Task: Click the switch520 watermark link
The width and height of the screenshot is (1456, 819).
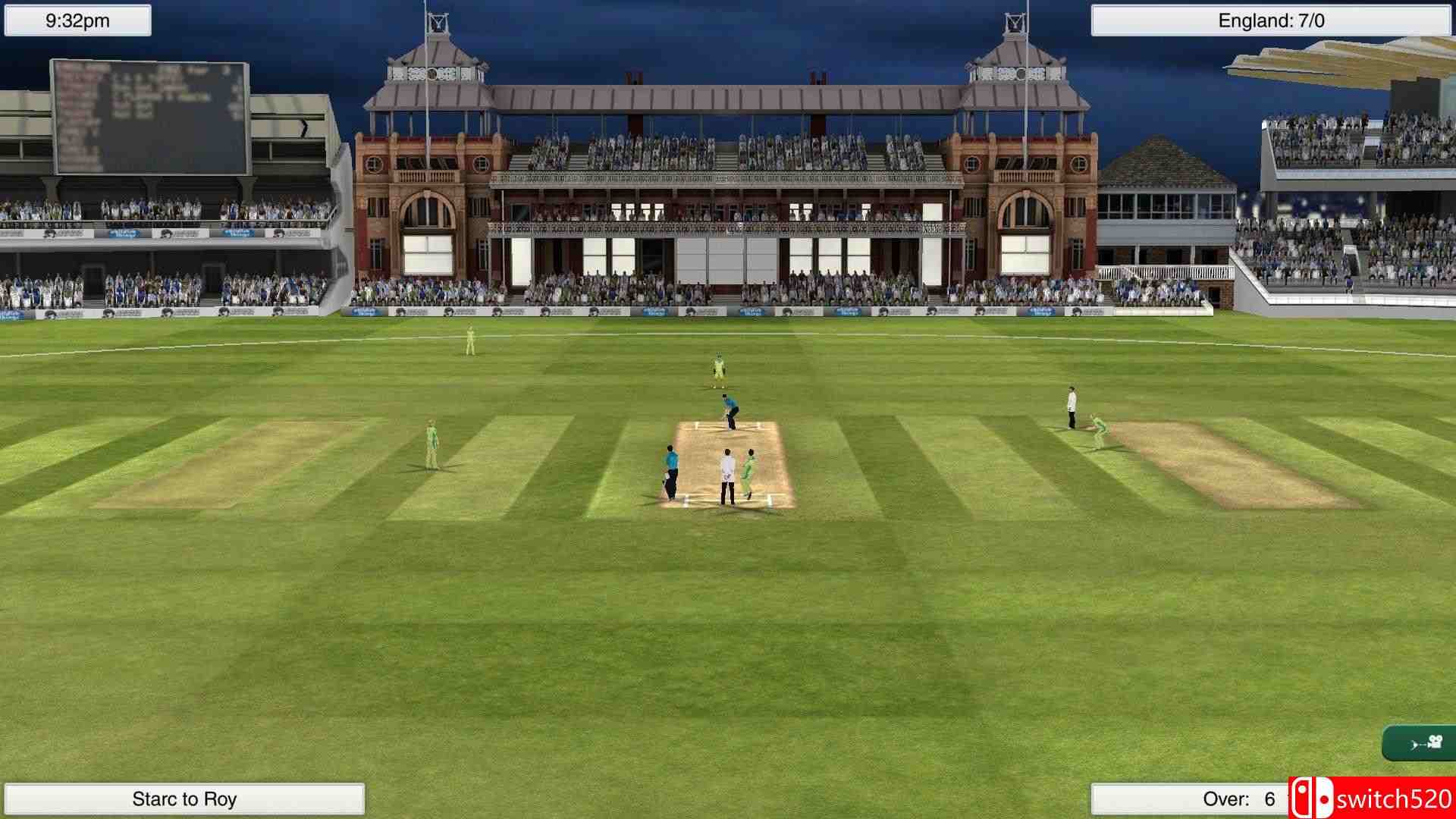Action: tap(1388, 798)
